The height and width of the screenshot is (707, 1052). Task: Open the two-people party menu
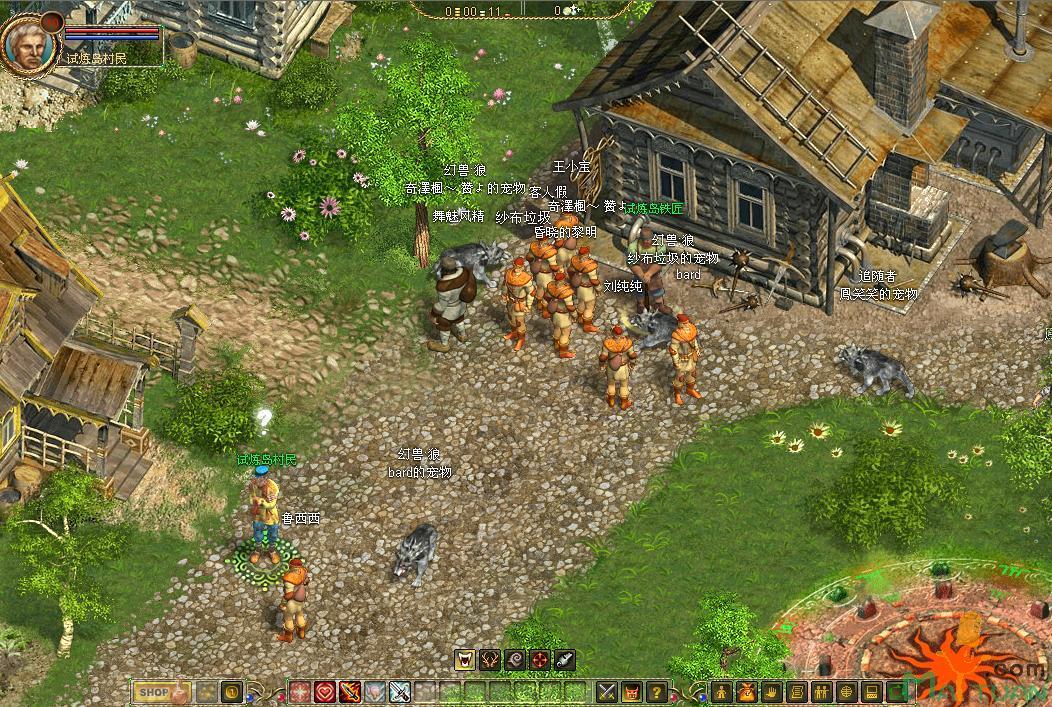[x=822, y=691]
